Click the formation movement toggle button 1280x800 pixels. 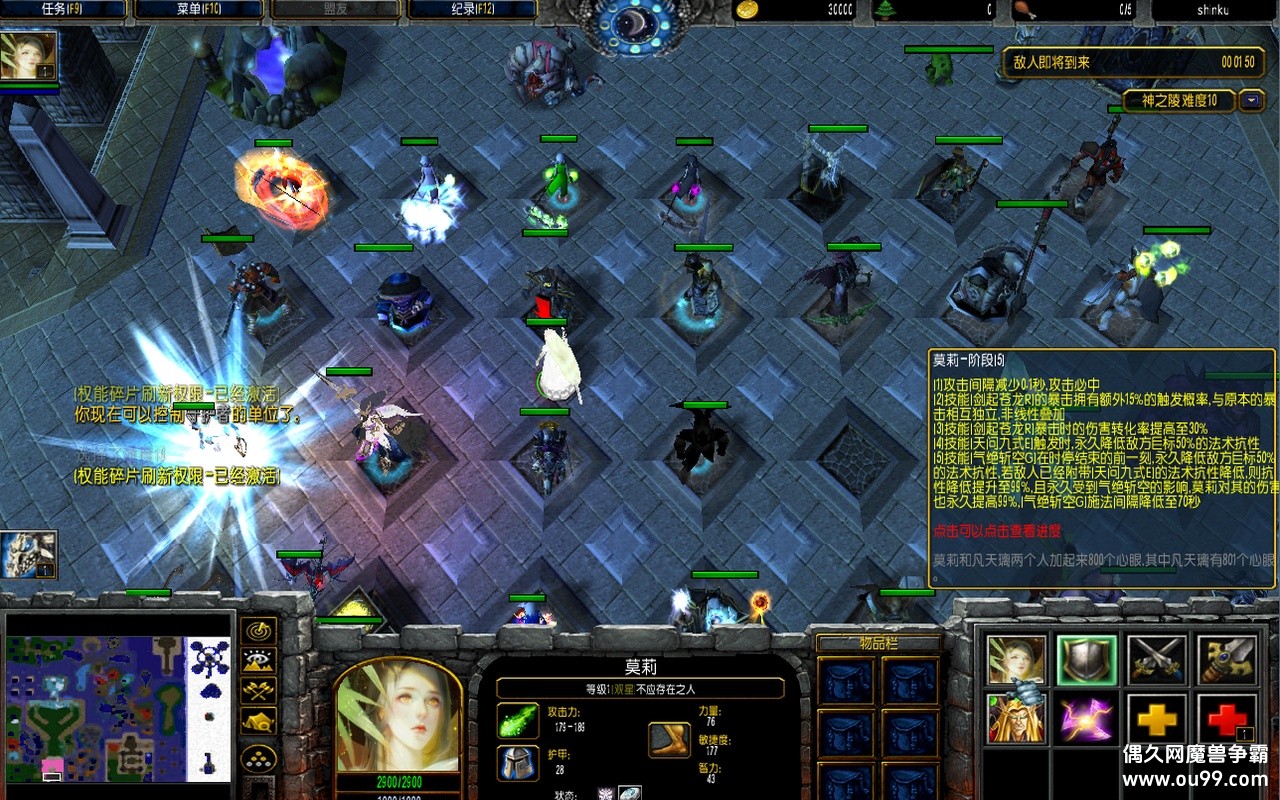[x=260, y=757]
